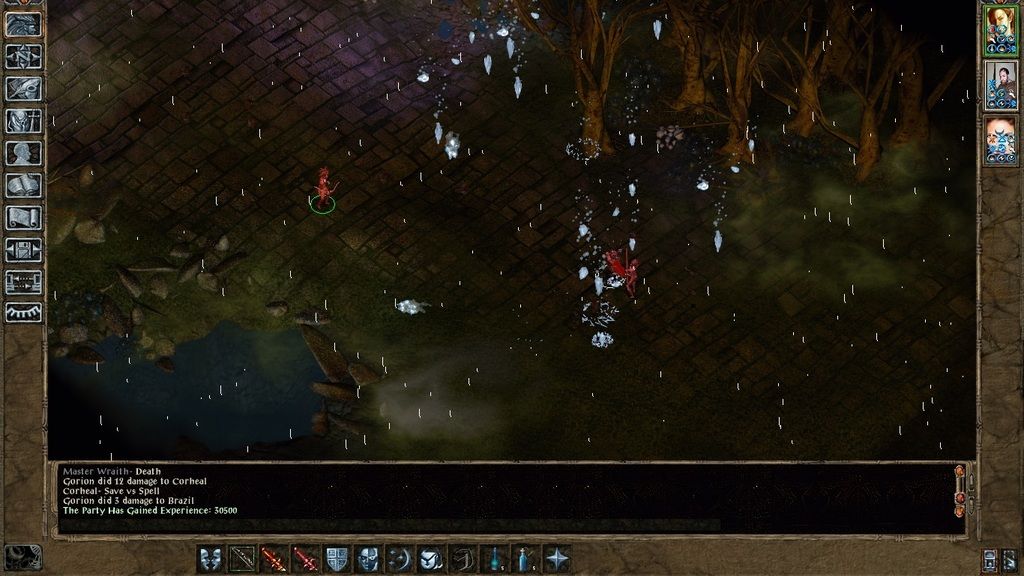Click the dragon icon at top of sidebar
1024x576 pixels.
(x=23, y=24)
